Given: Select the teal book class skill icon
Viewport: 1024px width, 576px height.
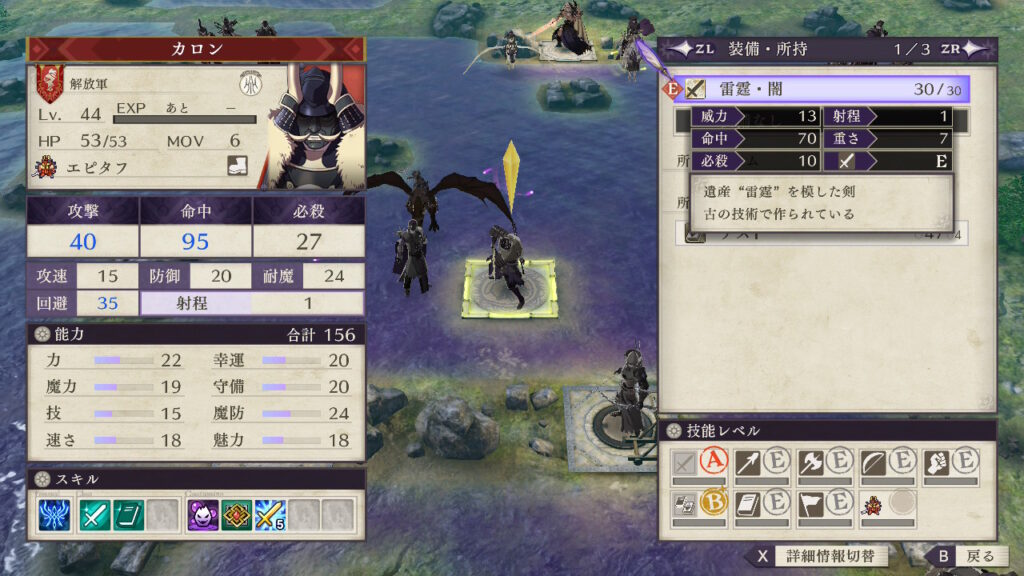Looking at the screenshot, I should [128, 515].
